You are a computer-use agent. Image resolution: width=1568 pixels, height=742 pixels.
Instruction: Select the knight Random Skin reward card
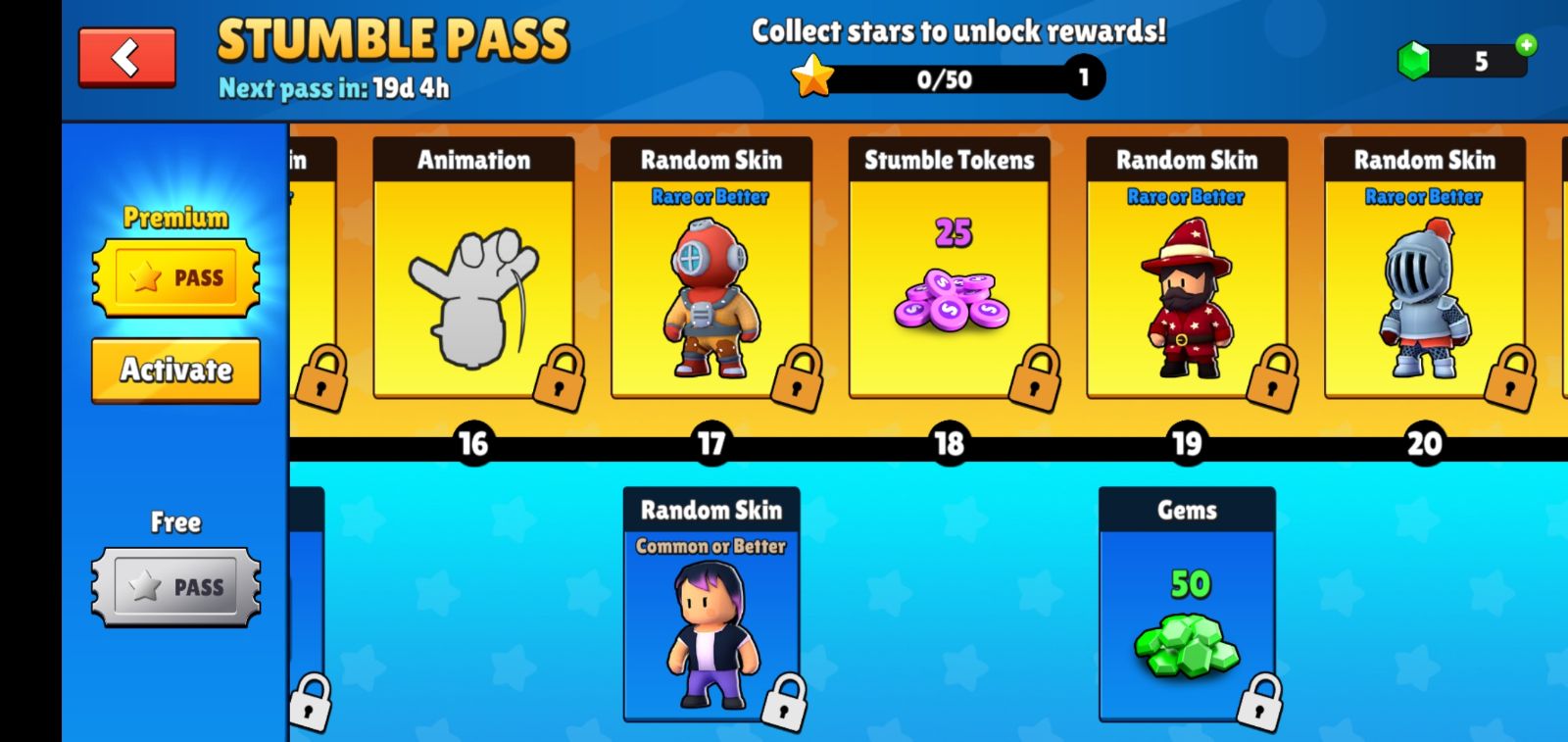coord(1424,270)
